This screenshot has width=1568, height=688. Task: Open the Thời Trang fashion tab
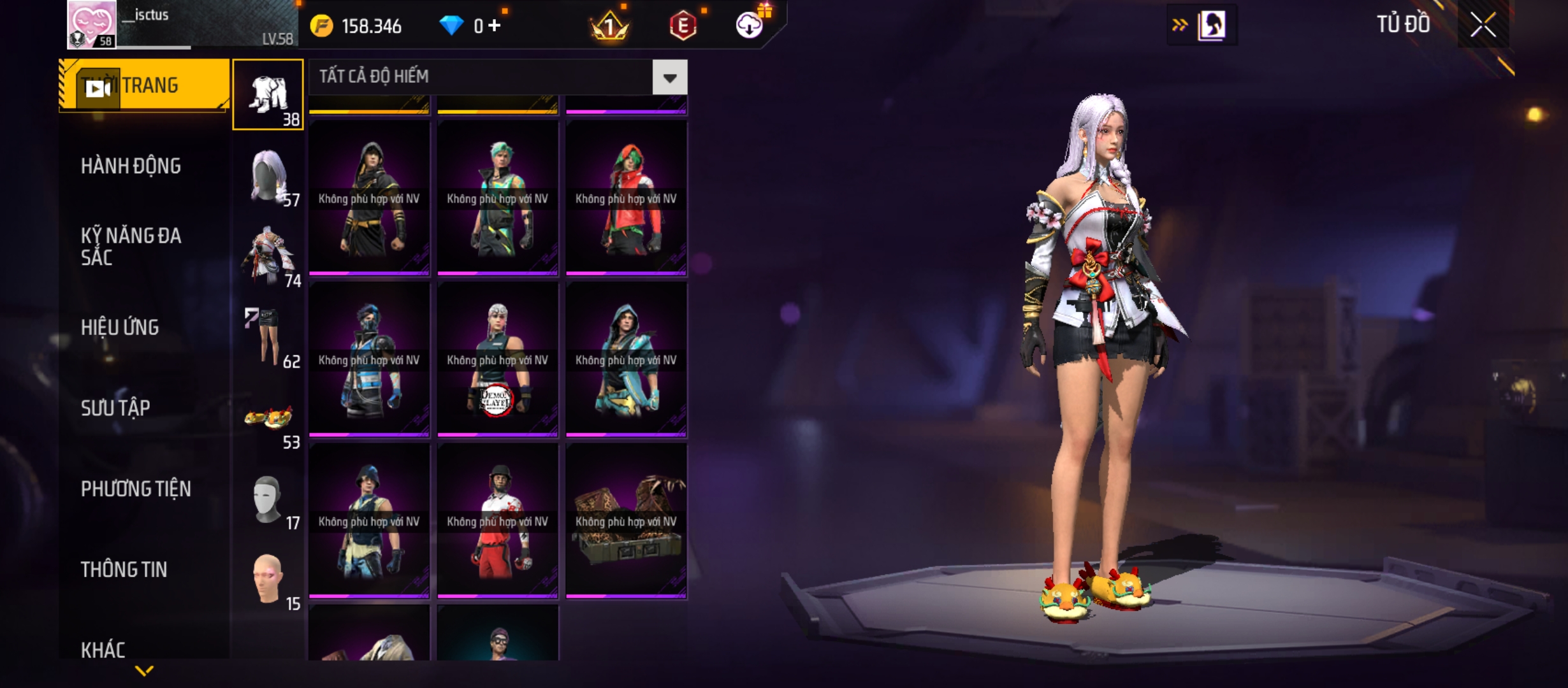coord(145,85)
